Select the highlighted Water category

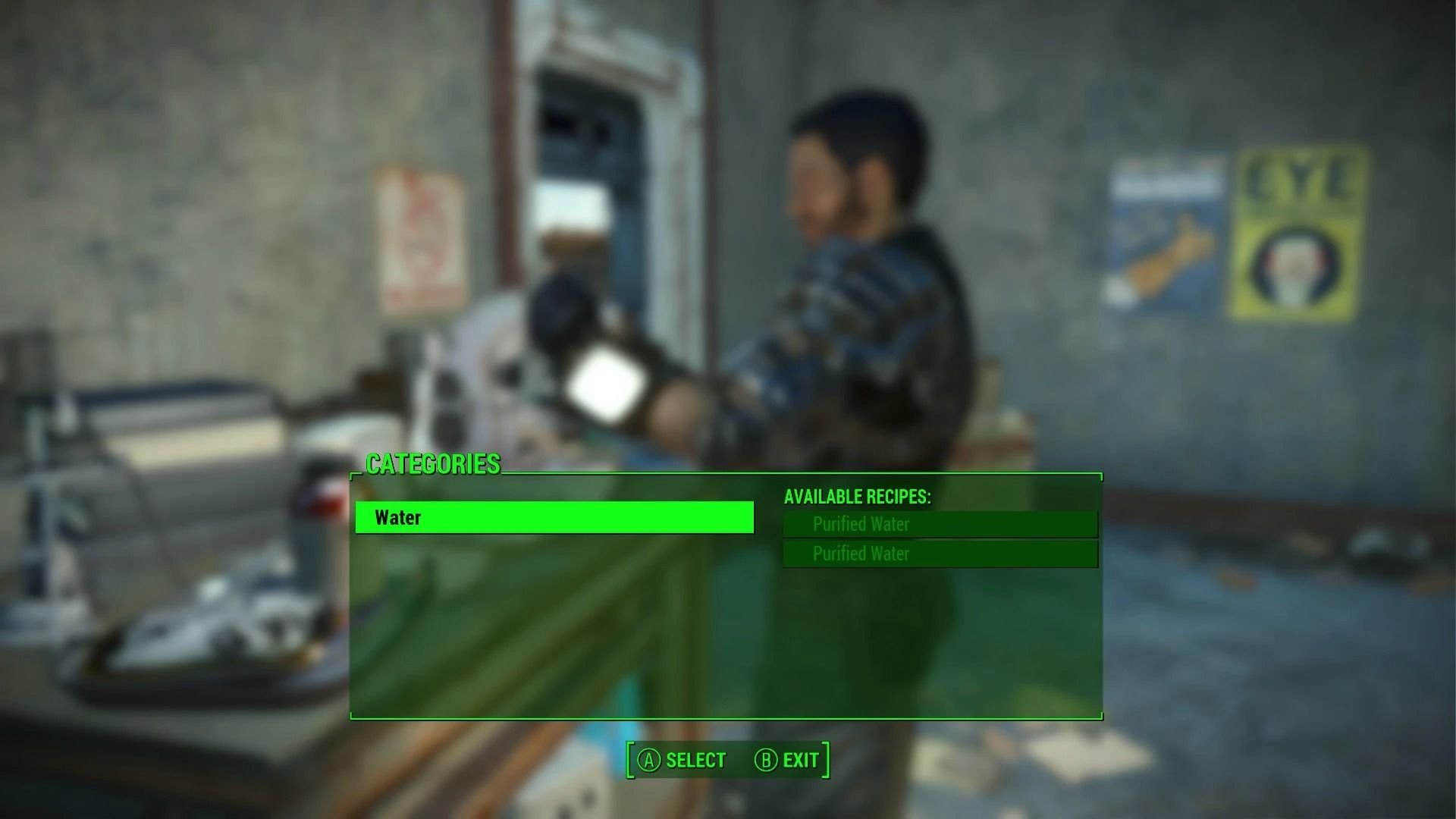click(x=554, y=518)
